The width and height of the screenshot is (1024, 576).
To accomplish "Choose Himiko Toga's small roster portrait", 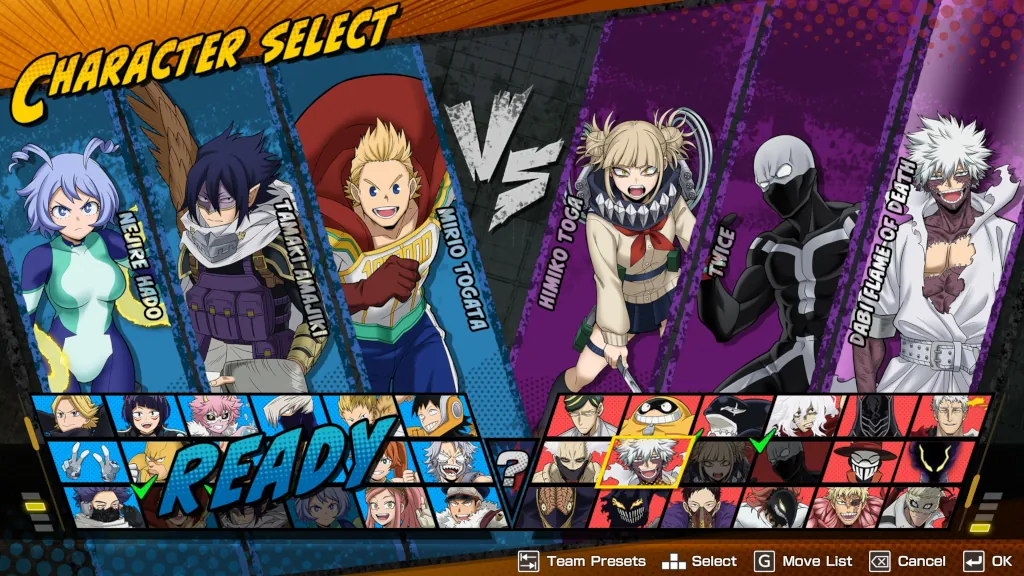I will click(x=712, y=460).
